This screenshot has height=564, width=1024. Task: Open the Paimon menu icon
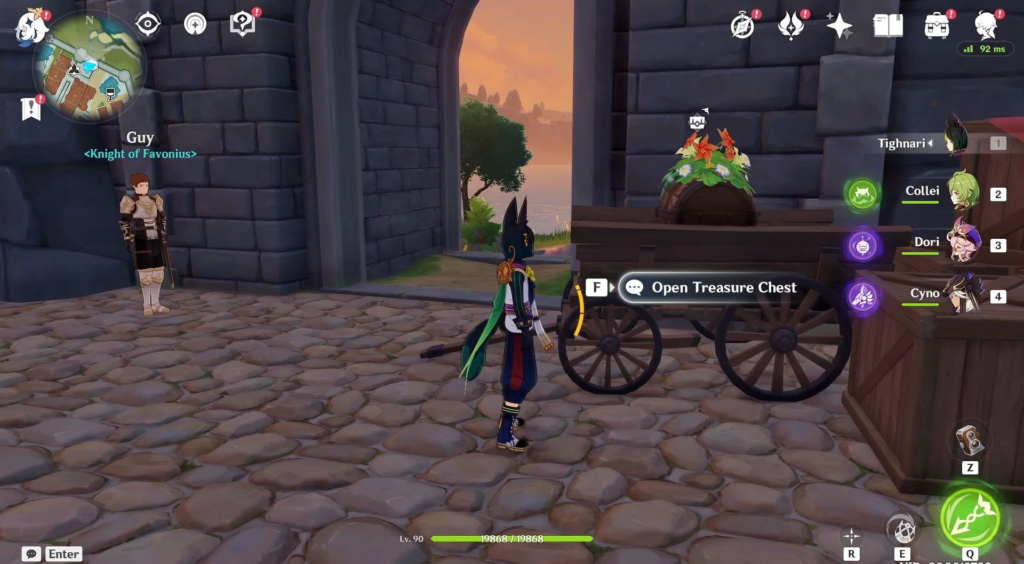[x=32, y=27]
